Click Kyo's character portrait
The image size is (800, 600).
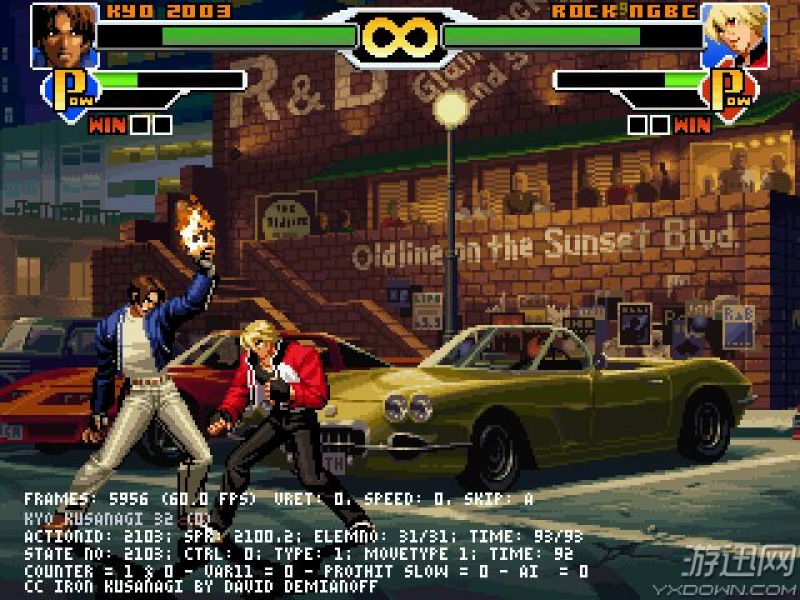click(63, 36)
